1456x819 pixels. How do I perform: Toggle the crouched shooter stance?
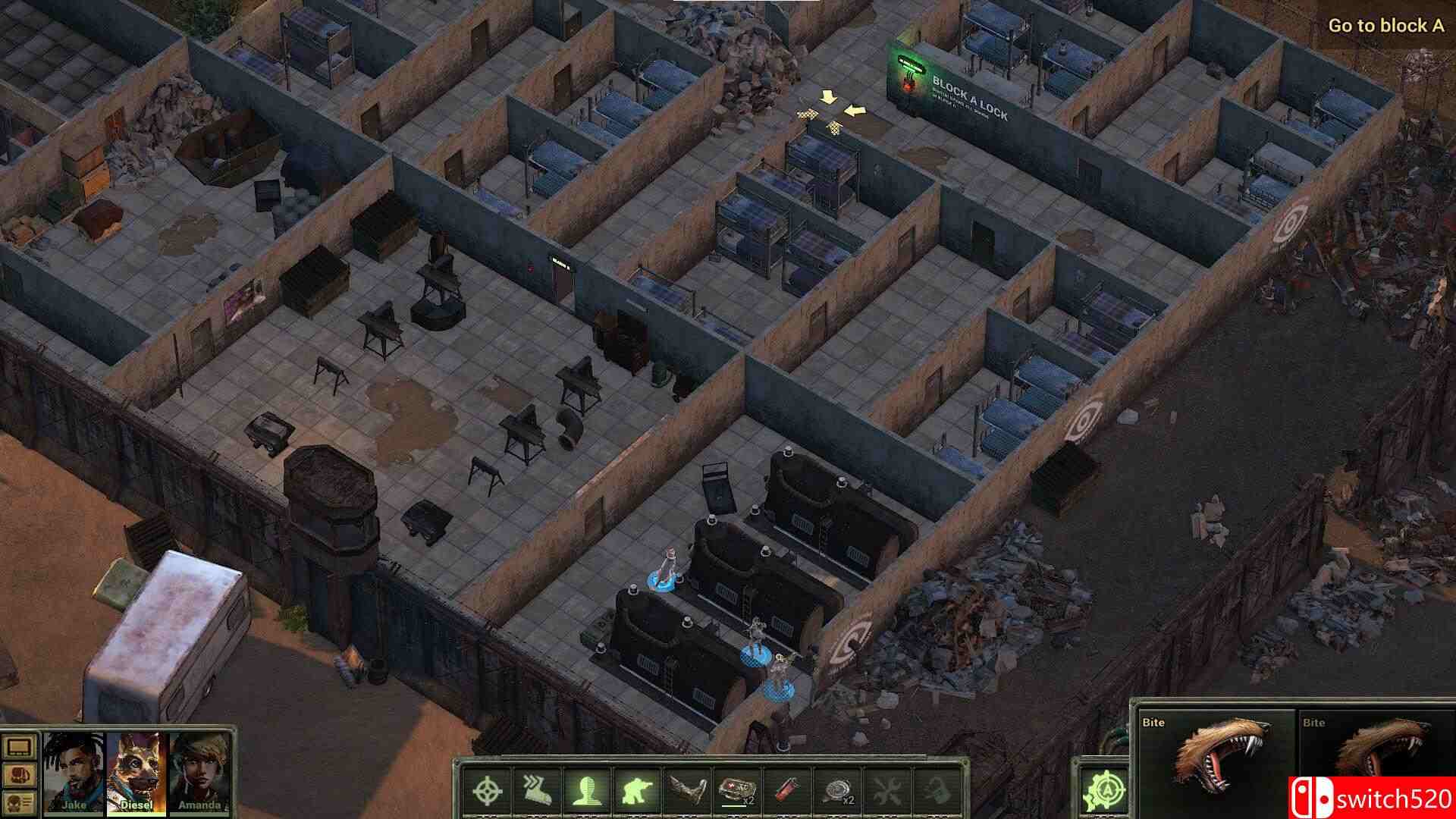[637, 789]
